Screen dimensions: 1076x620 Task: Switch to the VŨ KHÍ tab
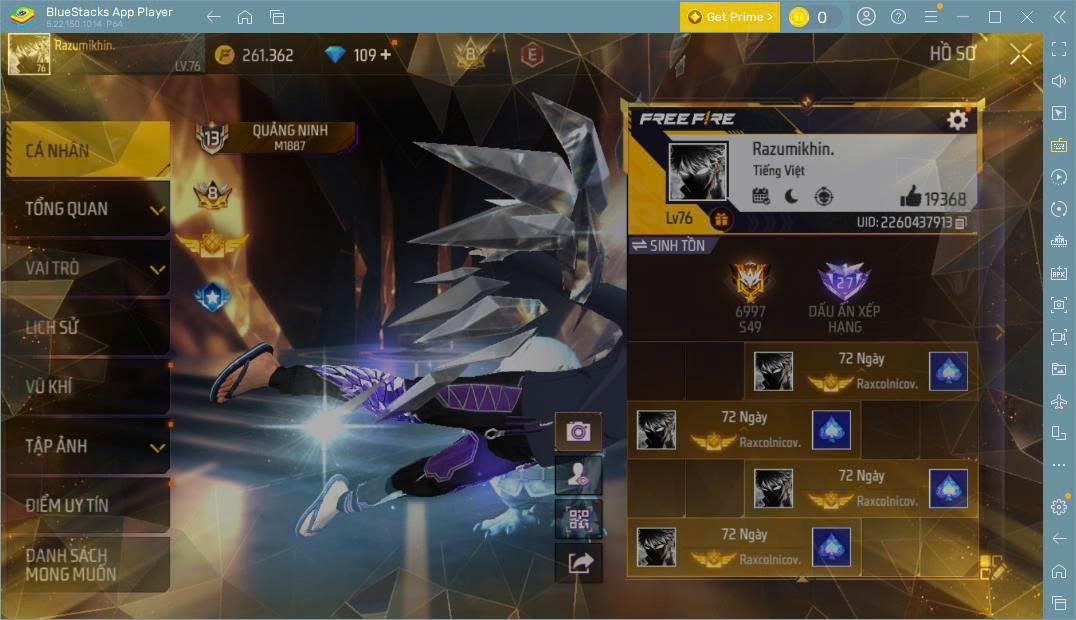coord(86,386)
